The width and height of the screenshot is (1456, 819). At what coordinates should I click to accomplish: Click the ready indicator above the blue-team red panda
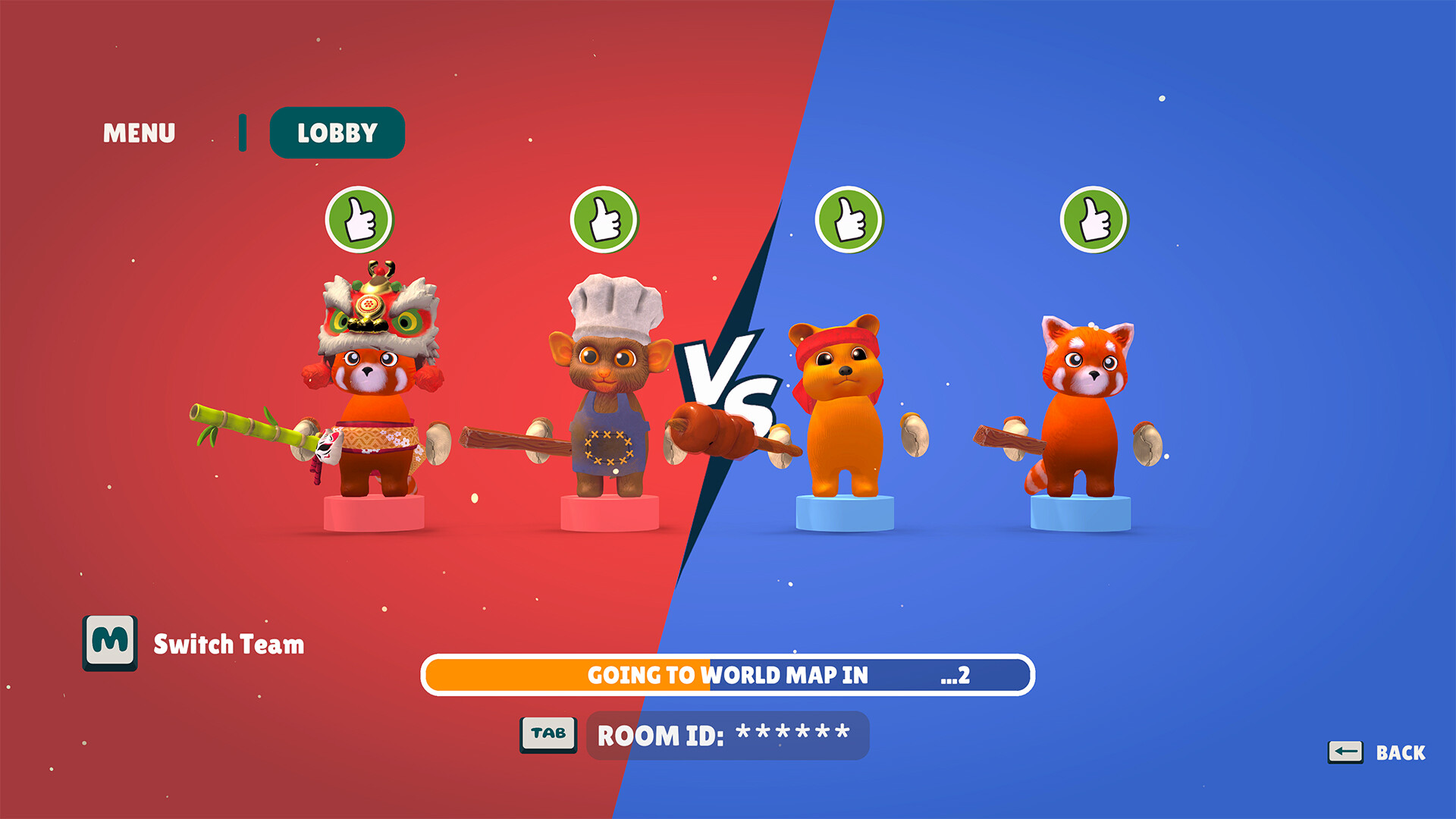(x=1094, y=220)
